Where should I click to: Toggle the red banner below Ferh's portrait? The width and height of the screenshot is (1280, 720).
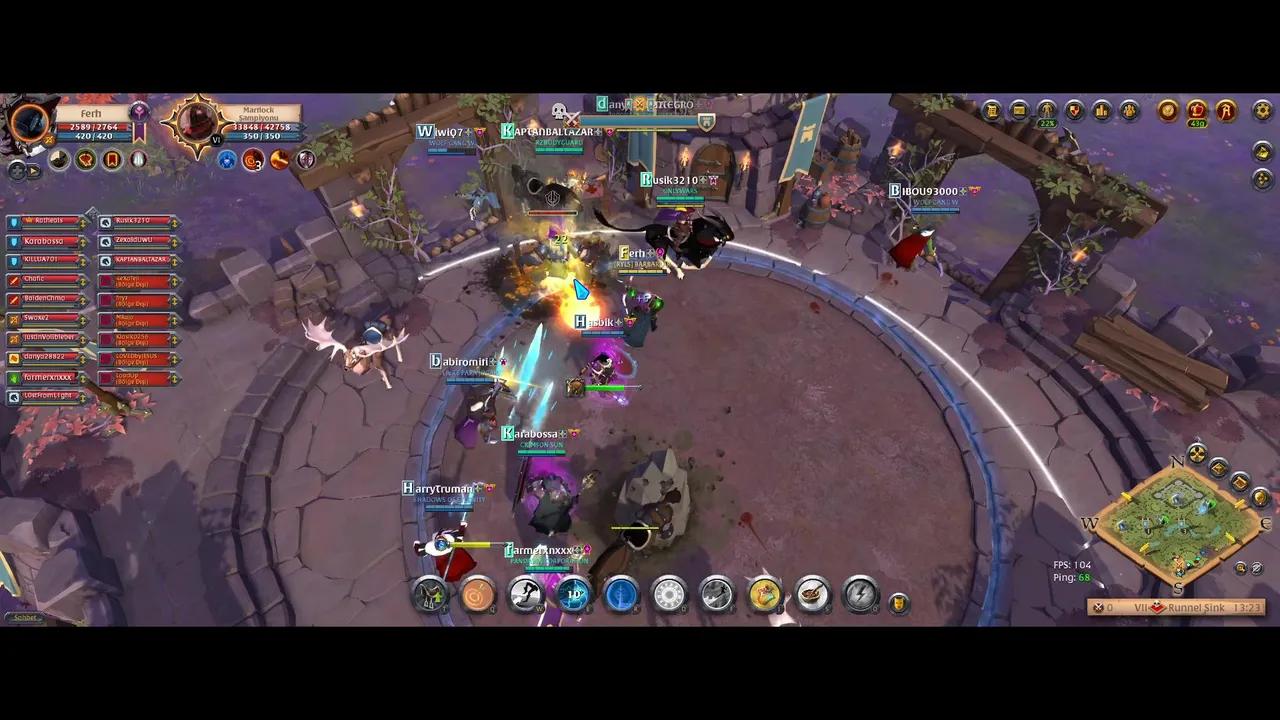(112, 159)
